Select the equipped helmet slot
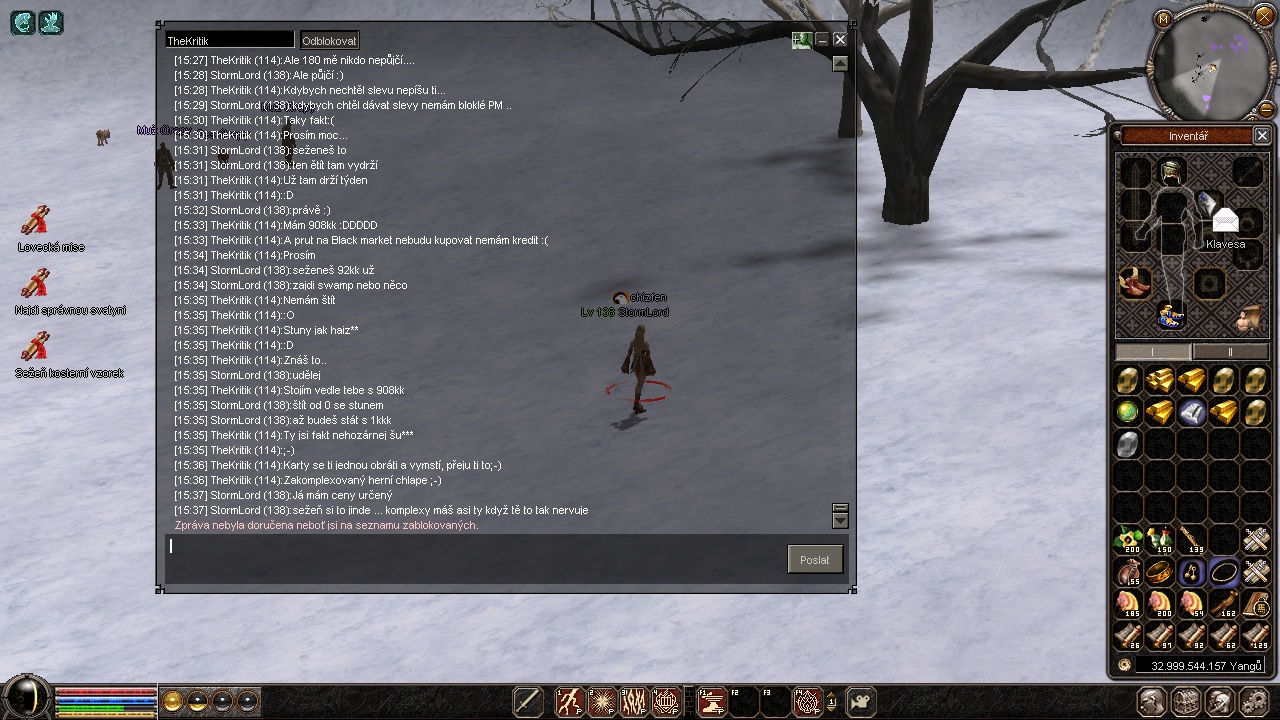This screenshot has width=1280, height=720. click(x=1172, y=172)
